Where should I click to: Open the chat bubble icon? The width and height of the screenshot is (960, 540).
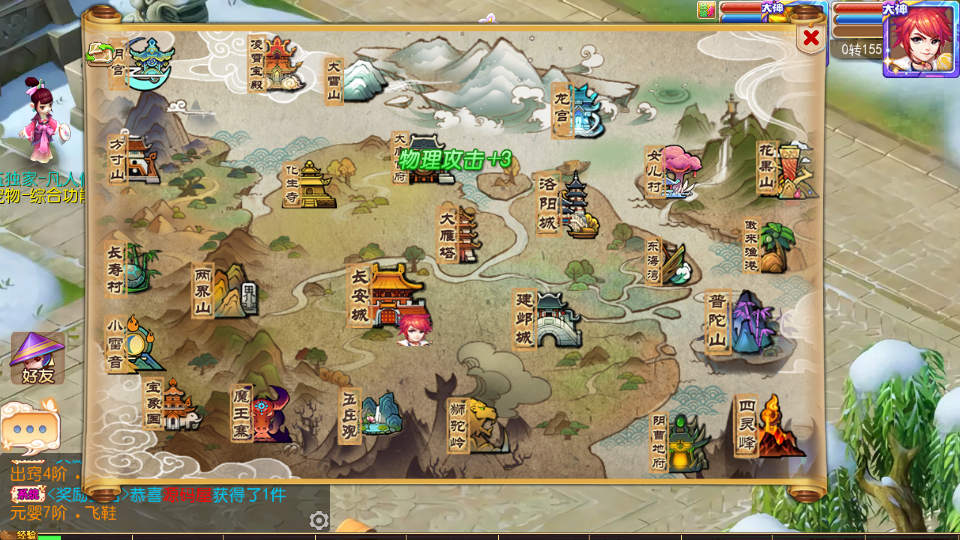(30, 427)
